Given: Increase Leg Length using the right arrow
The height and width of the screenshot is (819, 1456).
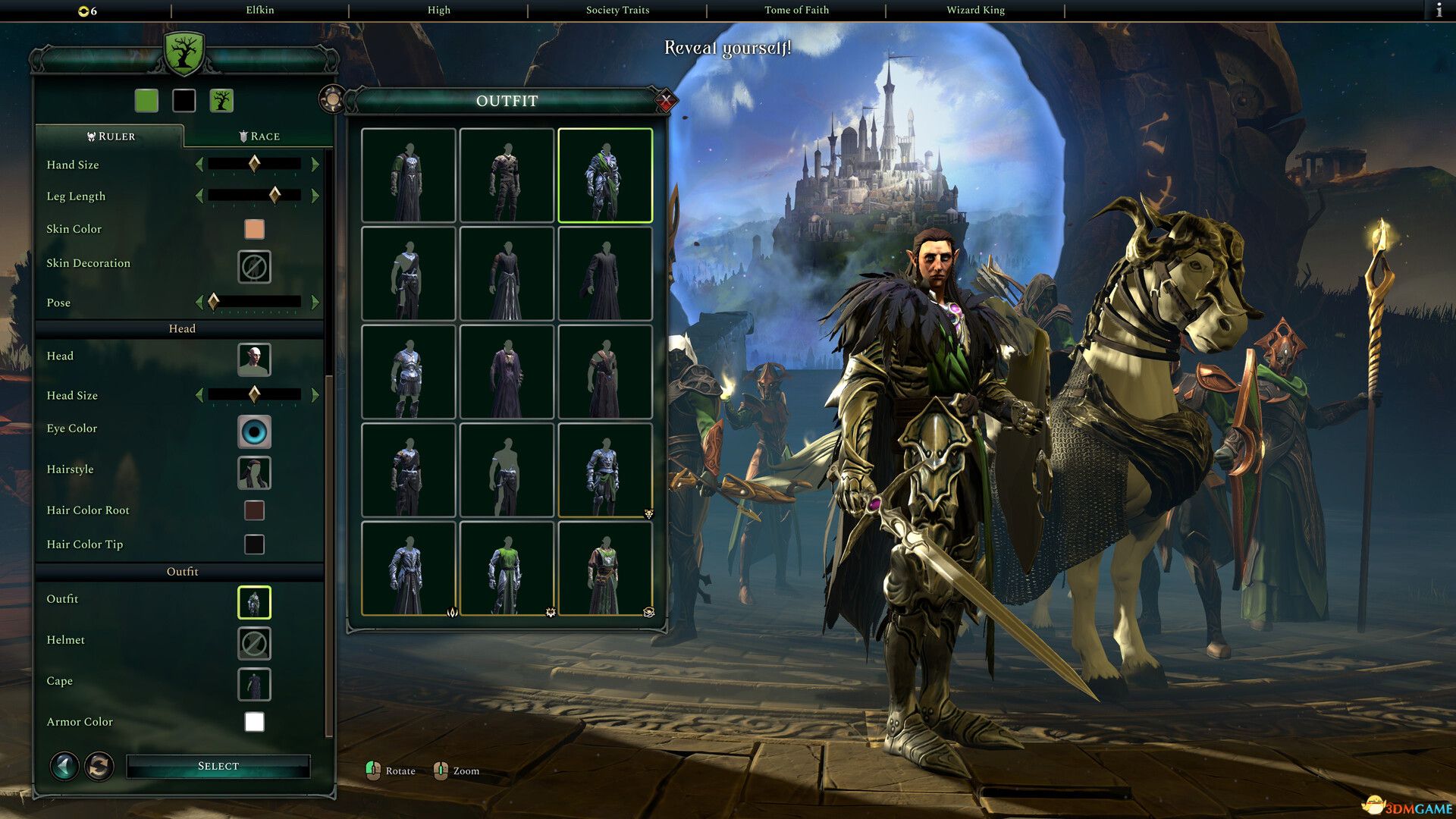Looking at the screenshot, I should click(x=317, y=195).
